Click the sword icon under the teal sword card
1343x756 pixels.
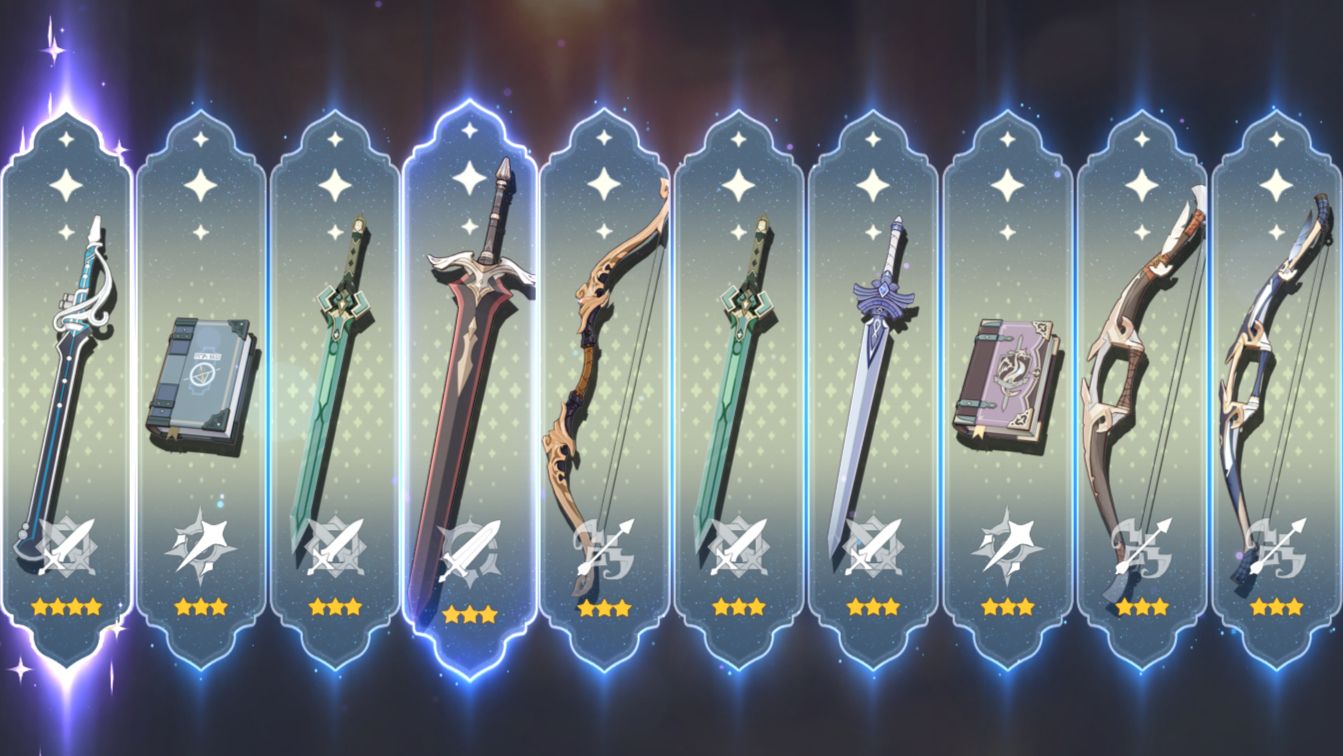(x=738, y=546)
